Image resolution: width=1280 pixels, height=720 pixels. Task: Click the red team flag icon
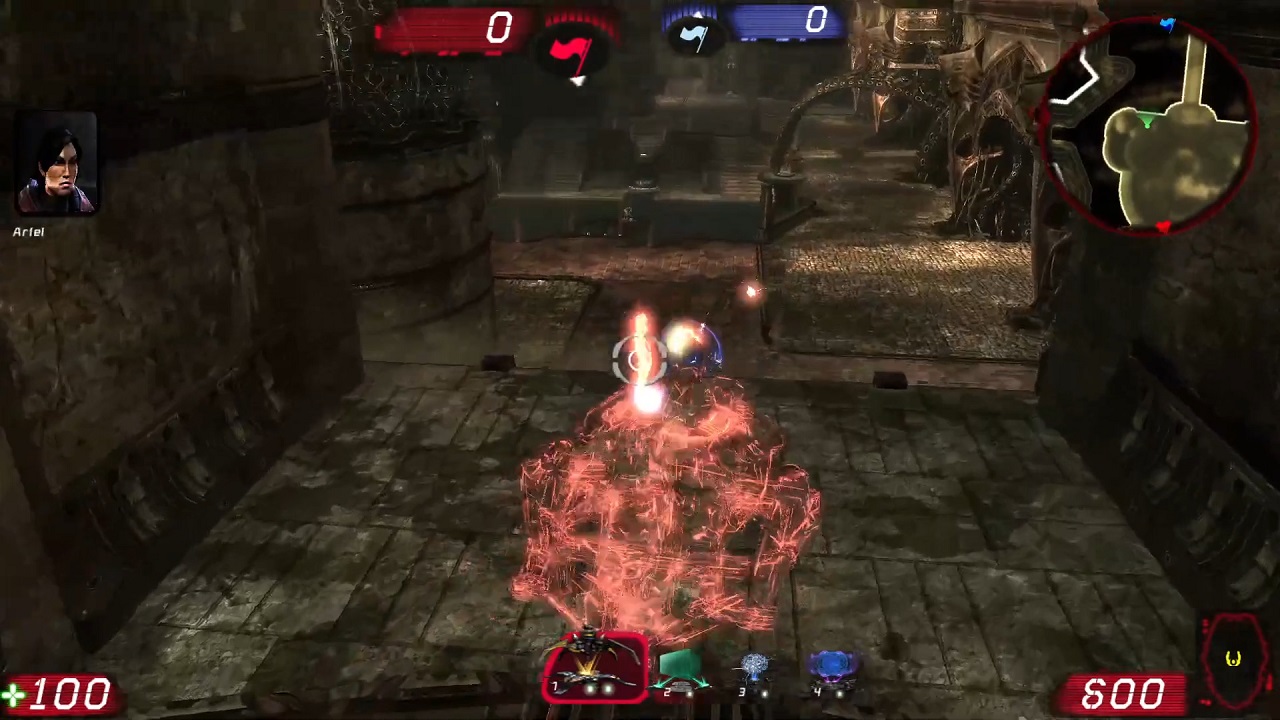tap(576, 52)
